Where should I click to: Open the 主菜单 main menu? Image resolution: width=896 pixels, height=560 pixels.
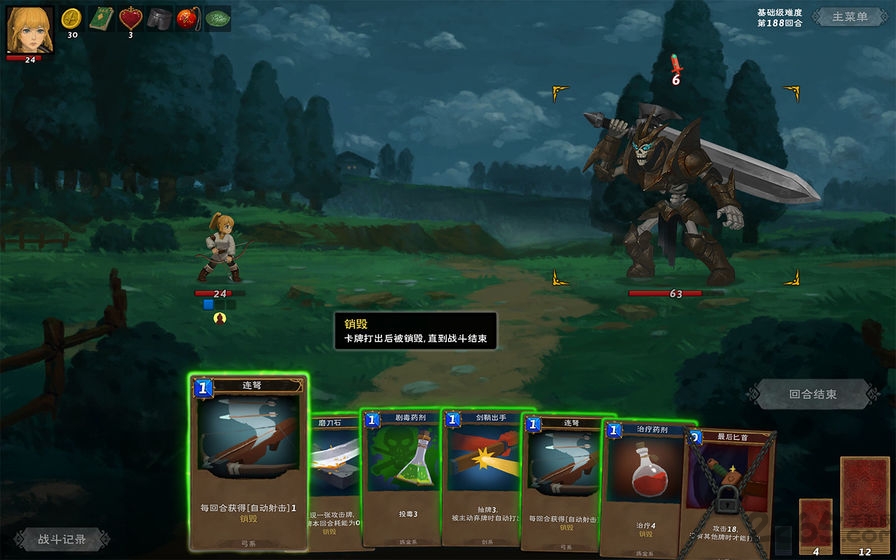point(848,17)
